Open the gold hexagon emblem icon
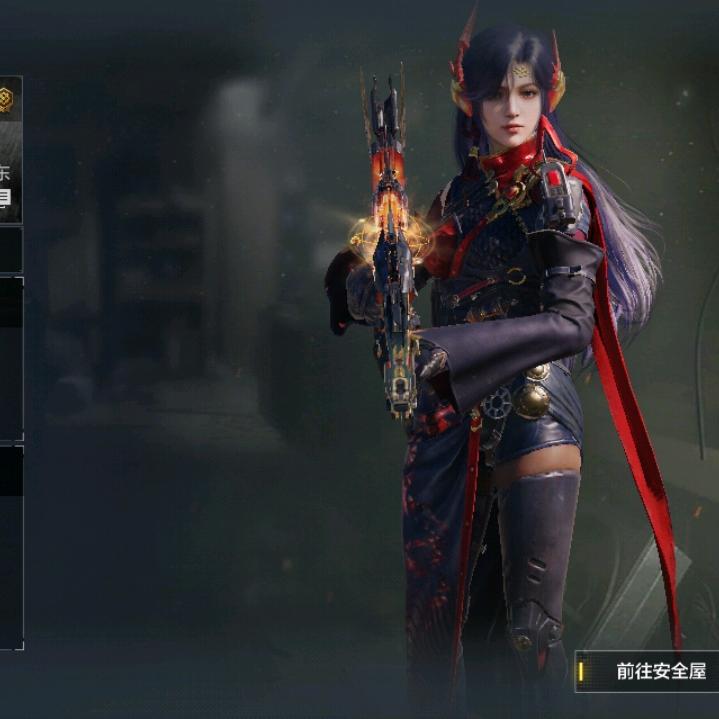This screenshot has height=719, width=719. pyautogui.click(x=6, y=98)
